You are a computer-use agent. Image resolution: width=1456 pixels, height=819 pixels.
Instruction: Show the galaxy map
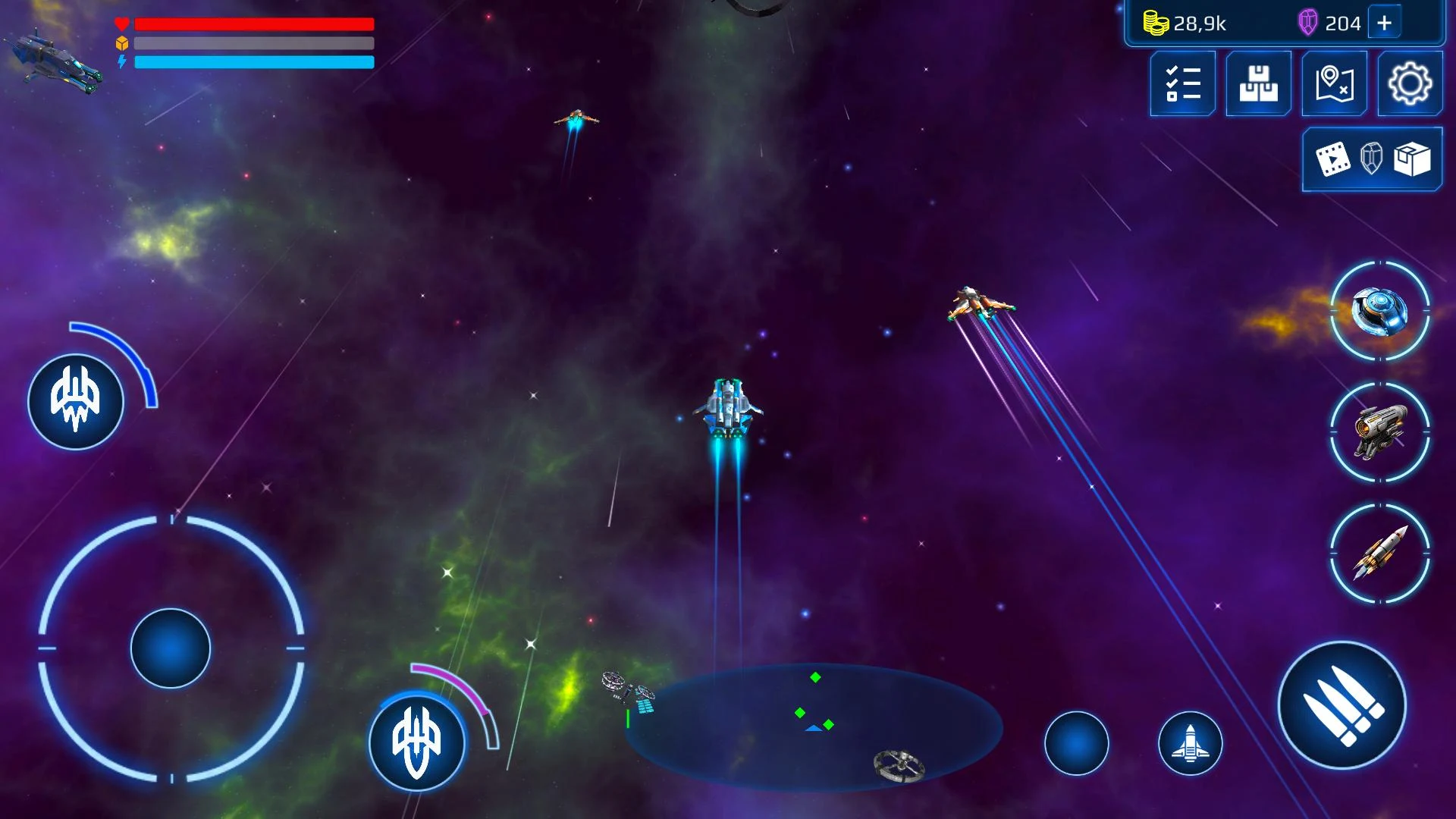1334,83
